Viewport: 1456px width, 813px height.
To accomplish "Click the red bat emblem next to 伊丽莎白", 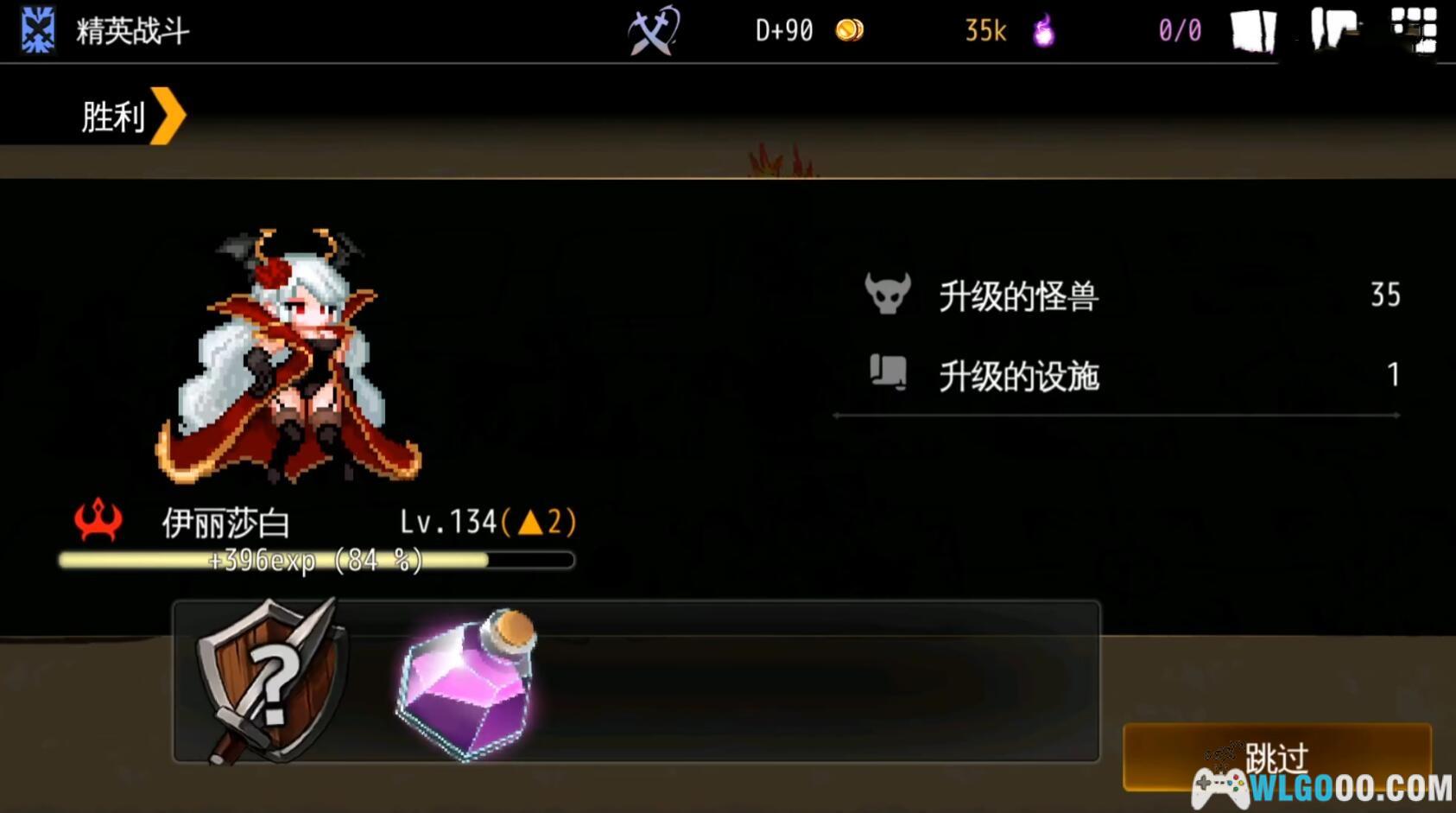I will click(97, 518).
